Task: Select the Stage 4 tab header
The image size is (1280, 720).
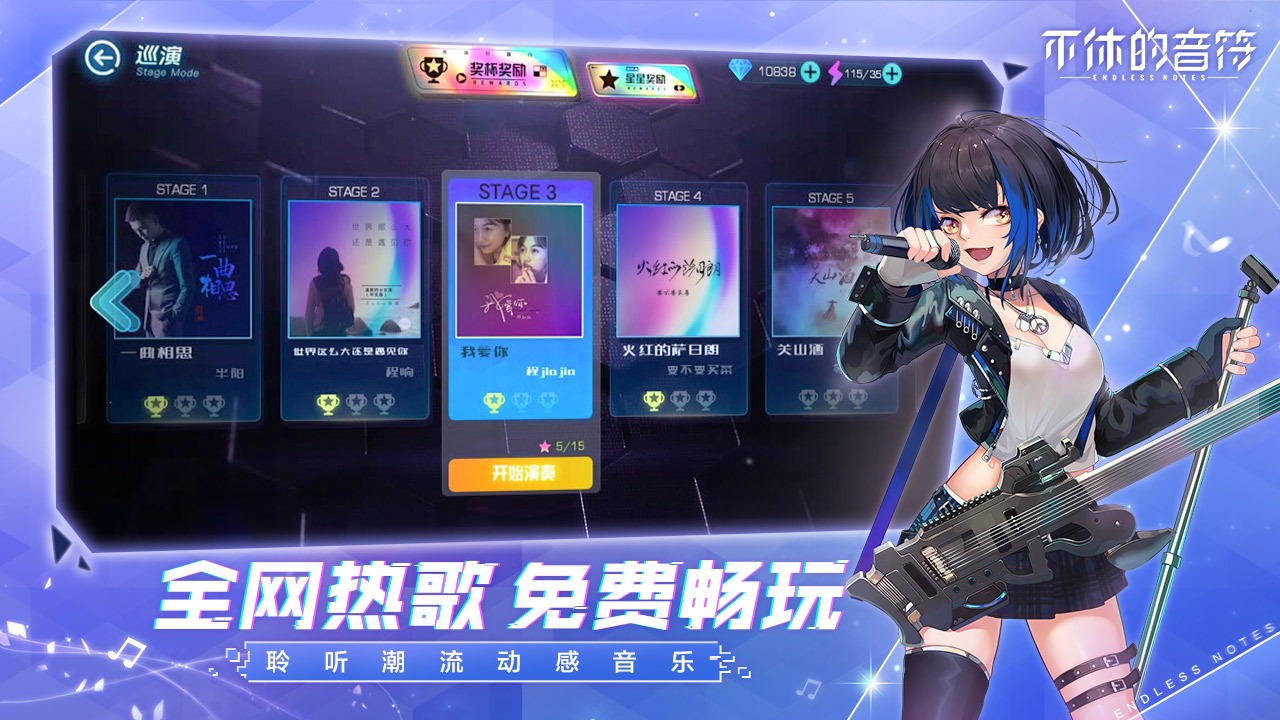Action: point(679,195)
